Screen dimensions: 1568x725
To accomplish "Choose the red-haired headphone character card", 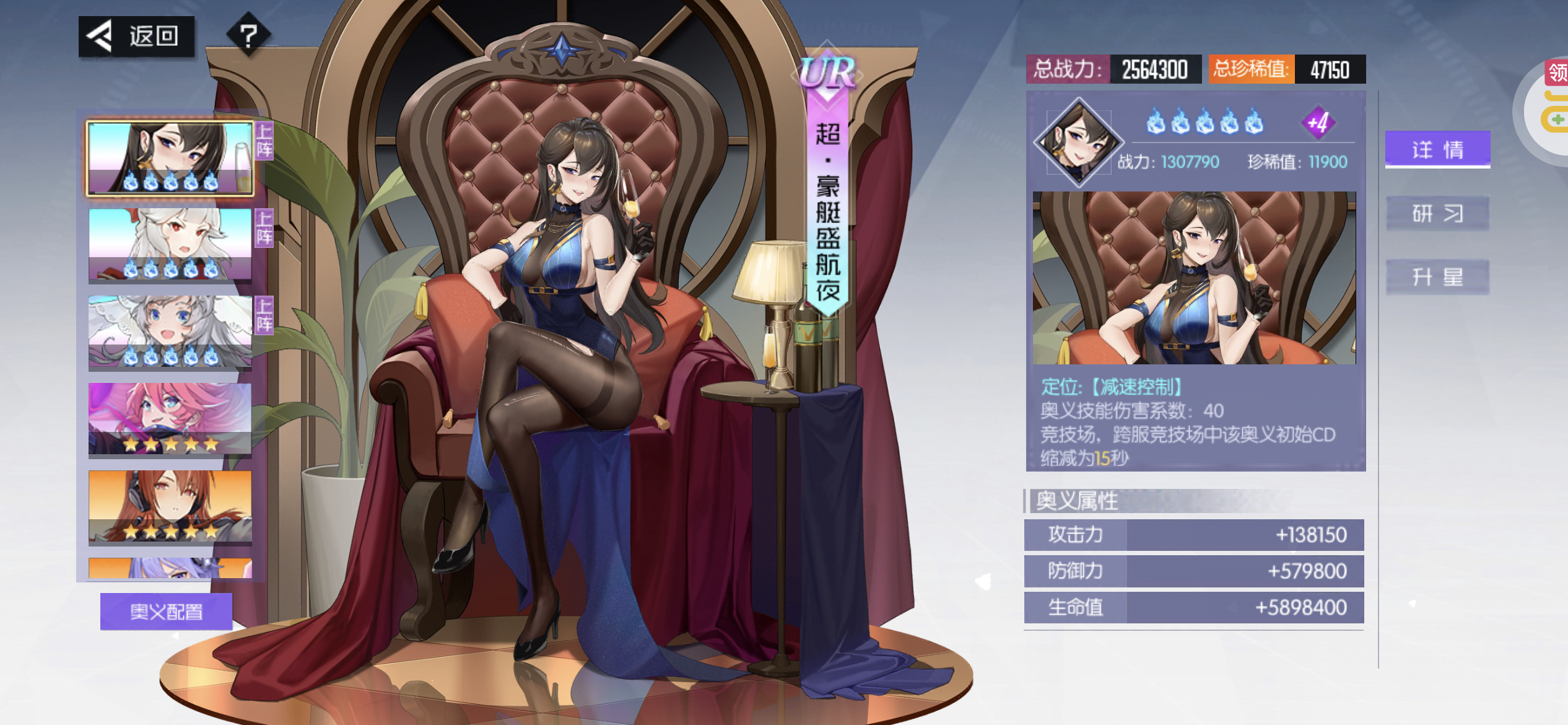I will (x=170, y=506).
